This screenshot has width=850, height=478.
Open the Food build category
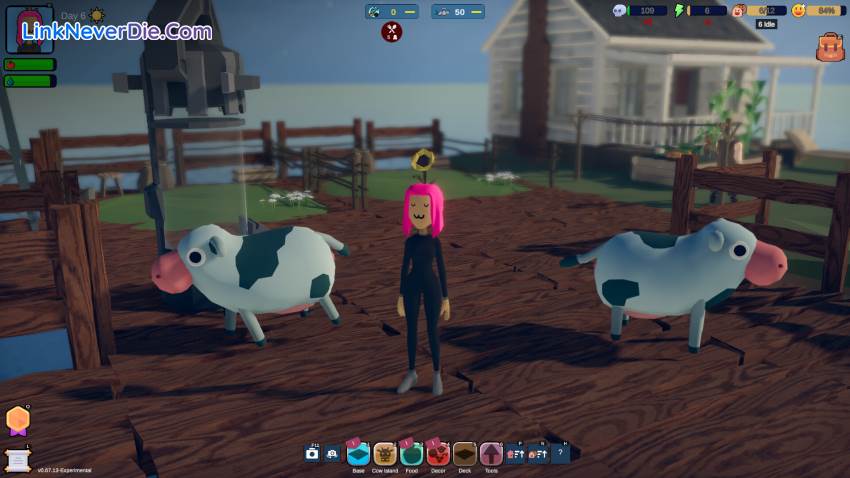(x=411, y=454)
